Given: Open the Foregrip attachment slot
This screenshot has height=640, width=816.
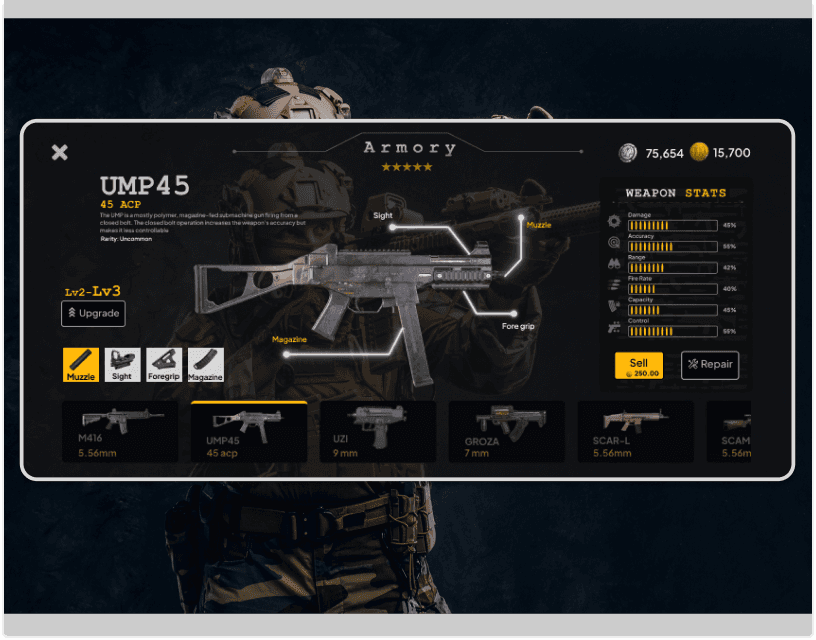Looking at the screenshot, I should (164, 365).
